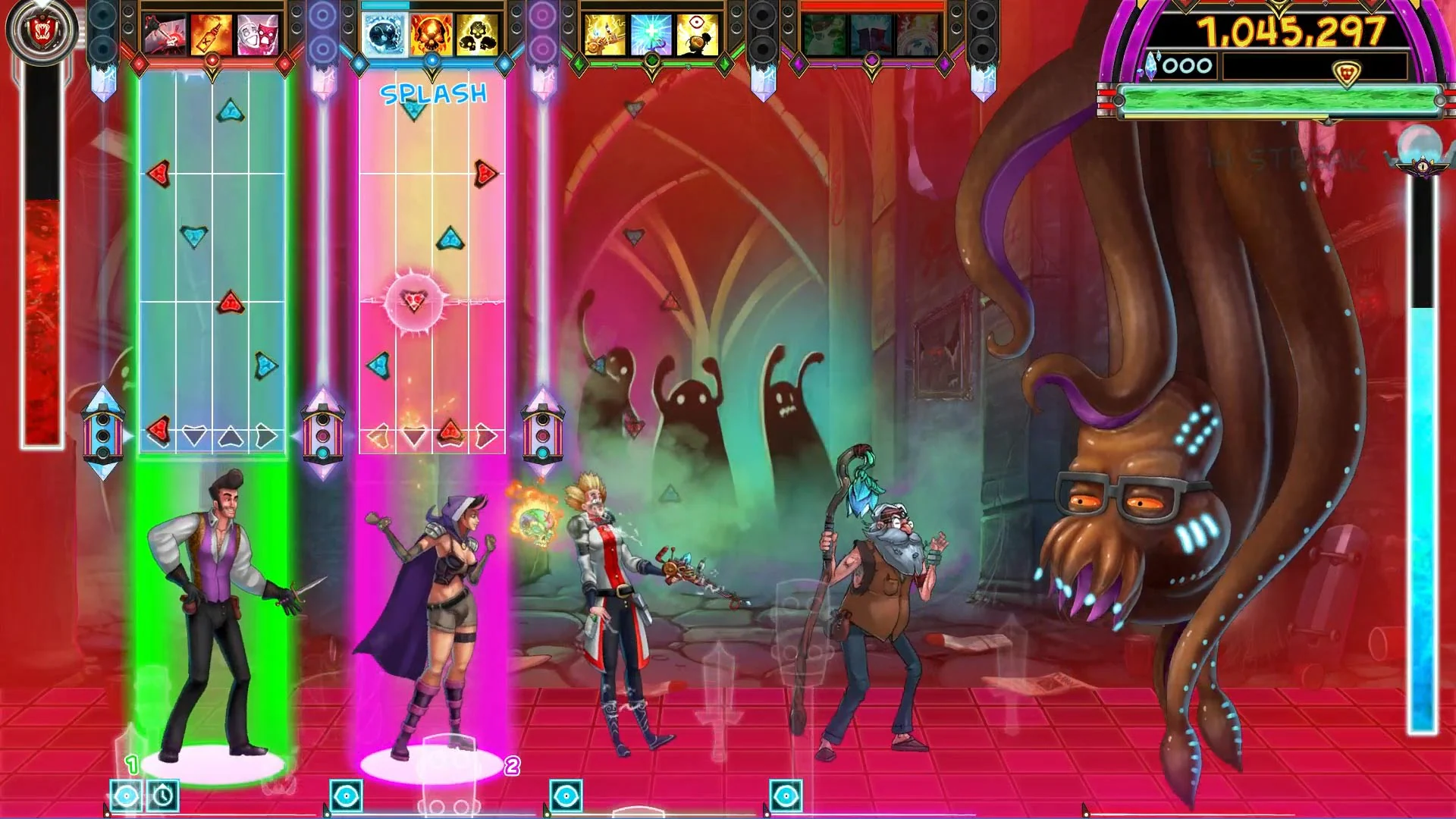The width and height of the screenshot is (1456, 819).
Task: Select the fiery skull ability icon
Action: coord(429,33)
